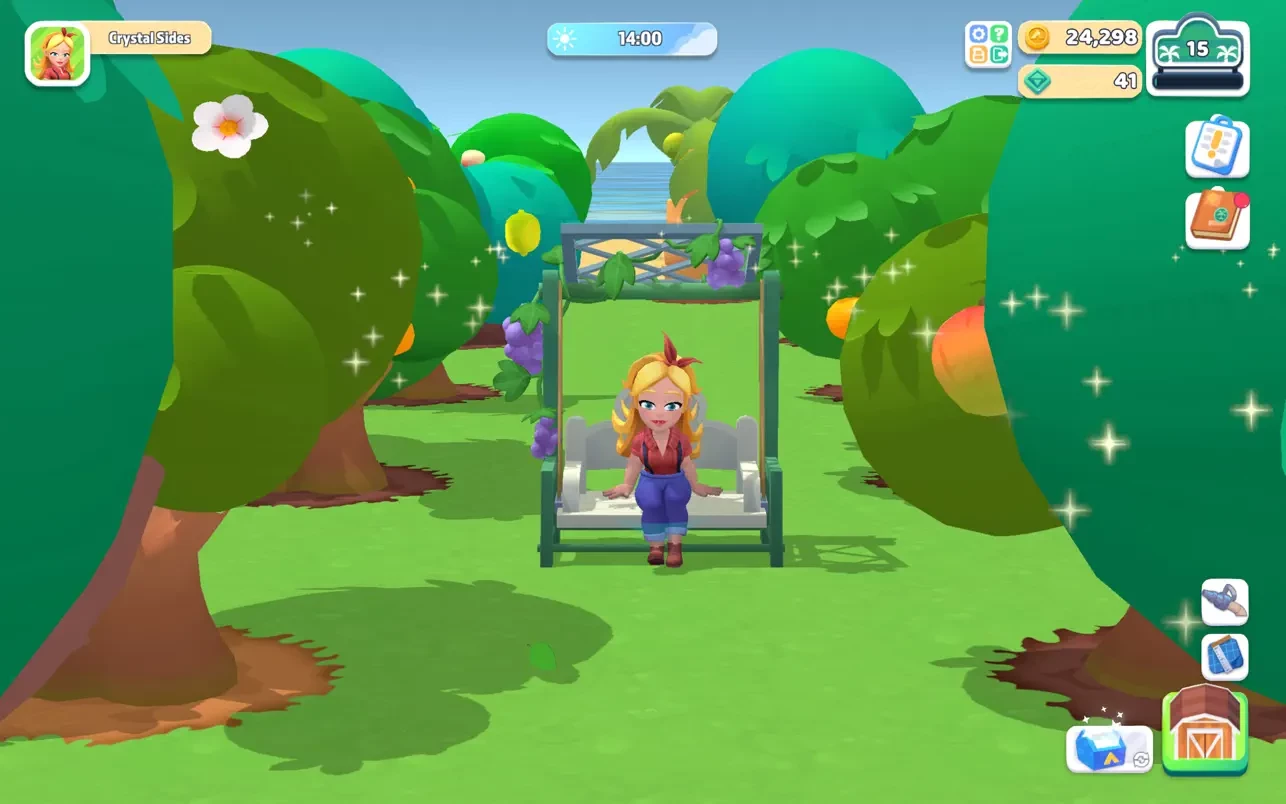
Task: Open the orange journal book
Action: pyautogui.click(x=1217, y=217)
